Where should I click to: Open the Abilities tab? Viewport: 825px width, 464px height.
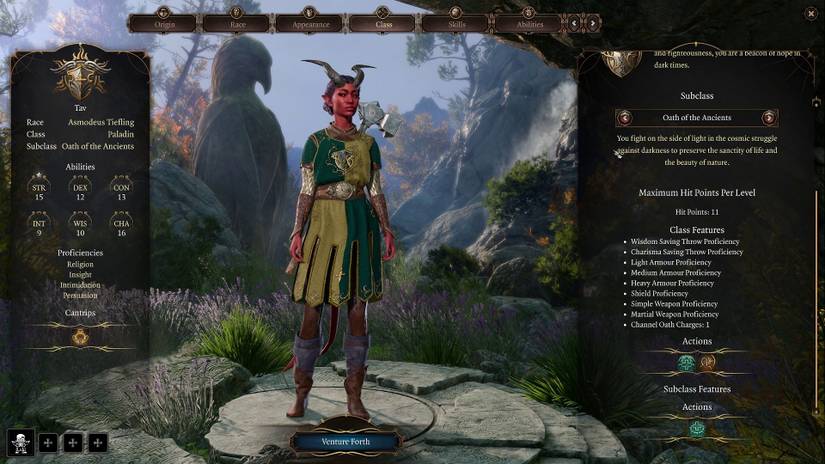tap(528, 23)
